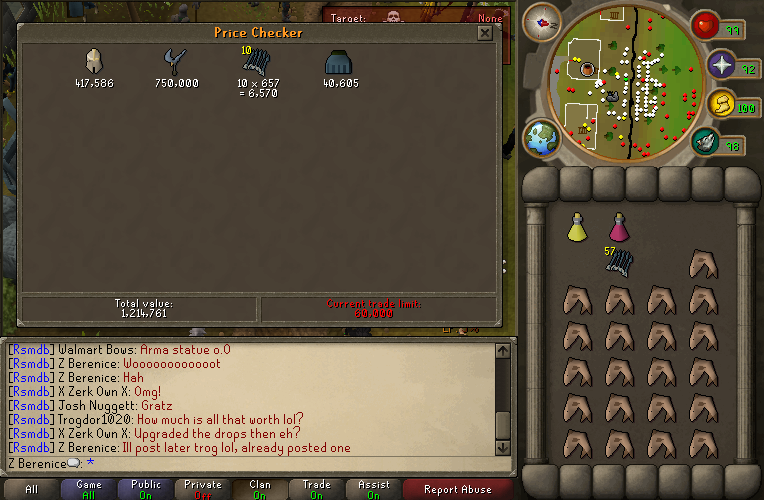Select the pink potion in the inventory
Screen dimensions: 764x500
pyautogui.click(x=619, y=228)
